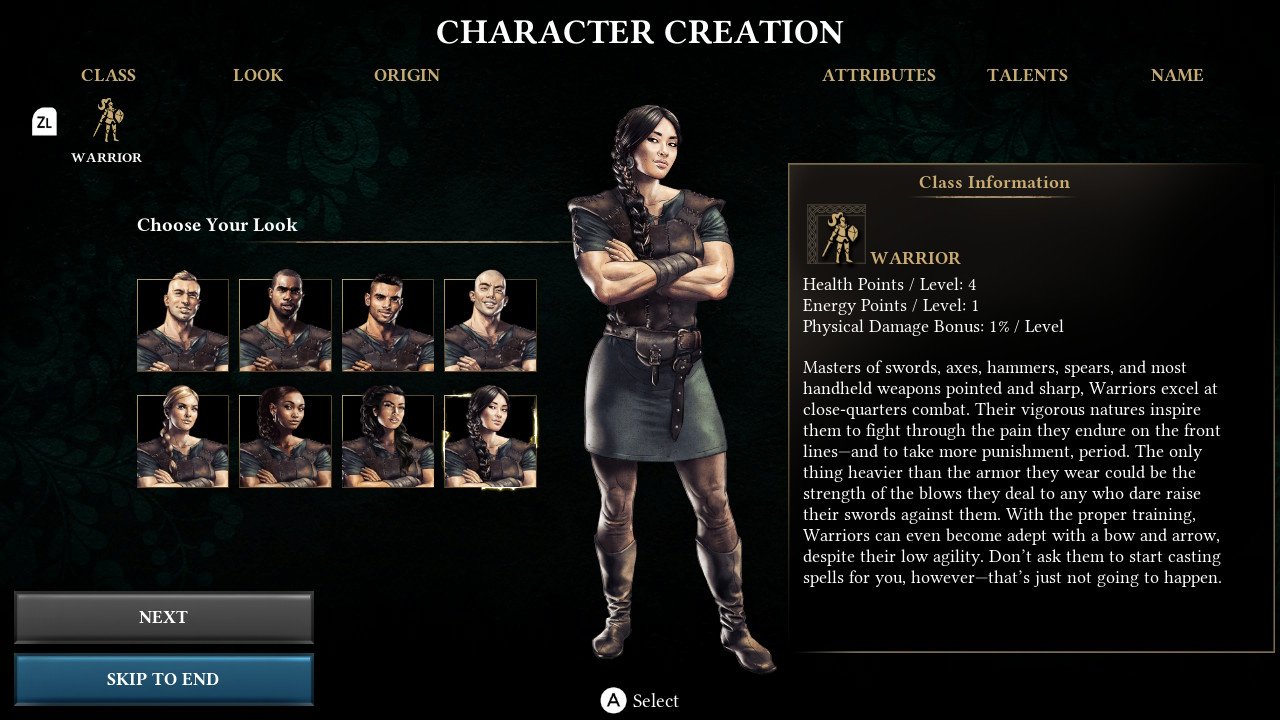Viewport: 1280px width, 720px height.
Task: Click the Warrior class icon under the tabs
Action: 107,122
